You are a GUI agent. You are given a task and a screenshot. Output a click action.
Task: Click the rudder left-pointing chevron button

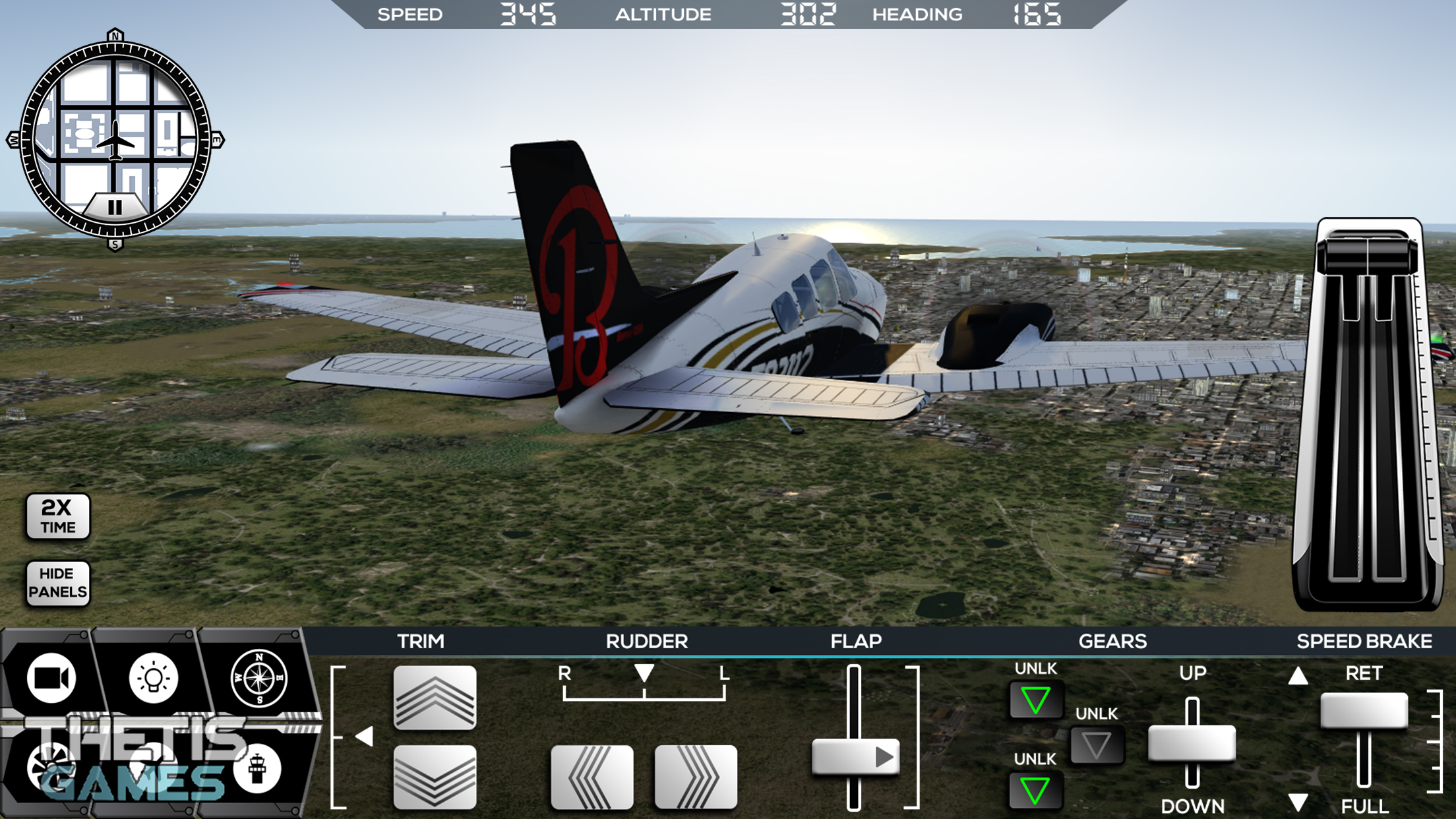pyautogui.click(x=591, y=777)
